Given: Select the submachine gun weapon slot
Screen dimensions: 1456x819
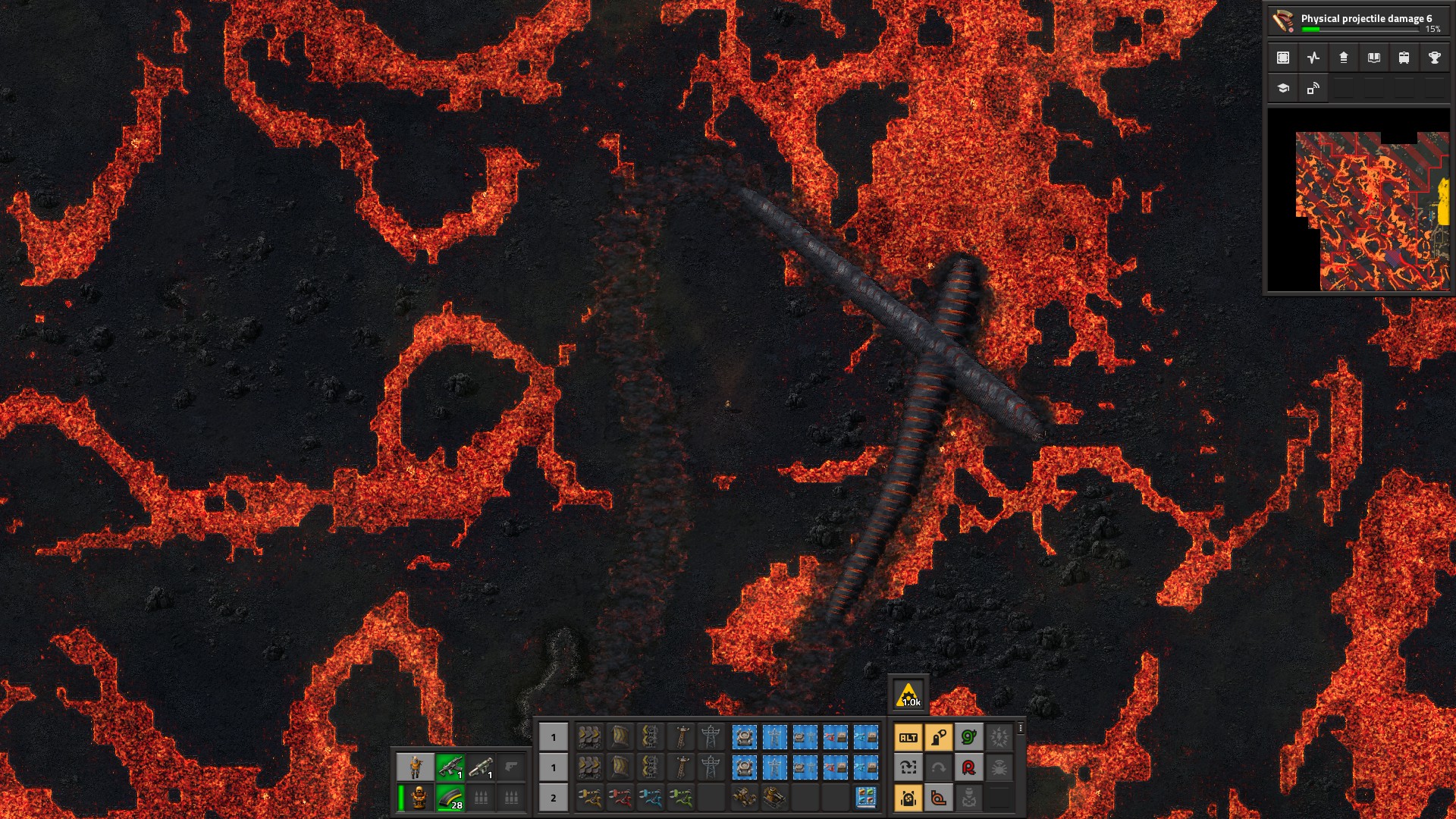Looking at the screenshot, I should 450,767.
